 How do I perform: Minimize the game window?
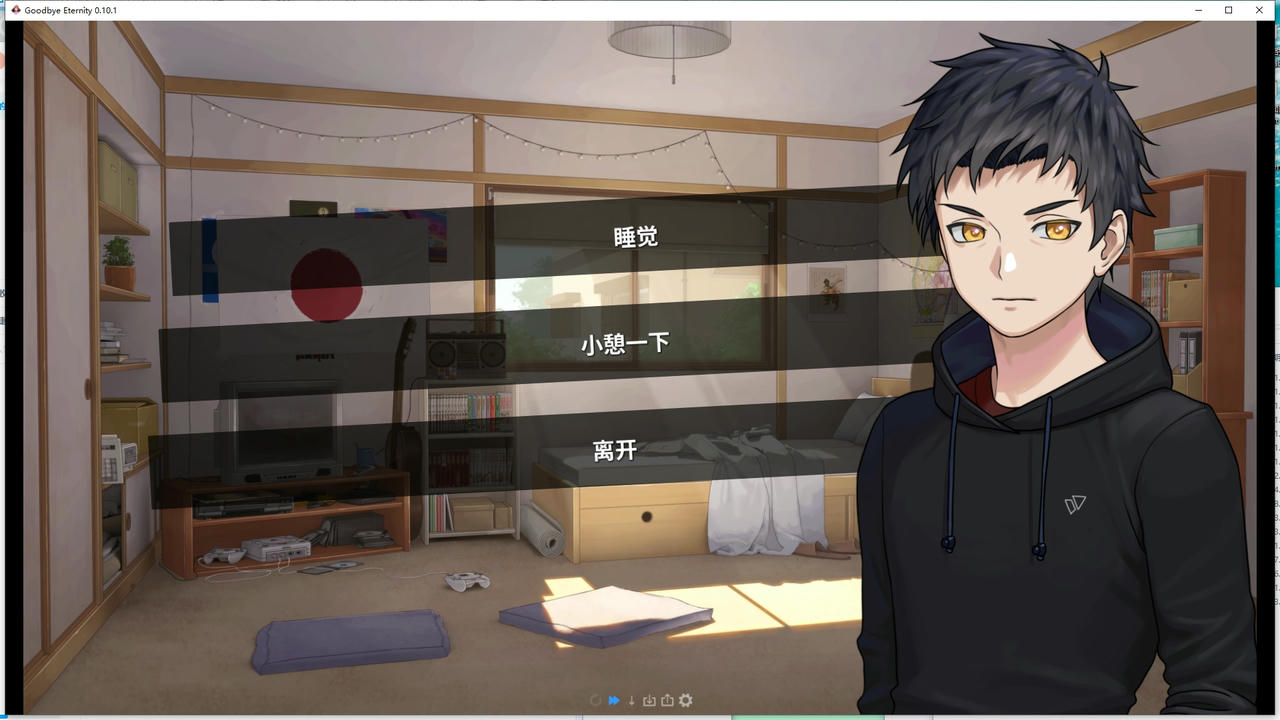pyautogui.click(x=1198, y=10)
